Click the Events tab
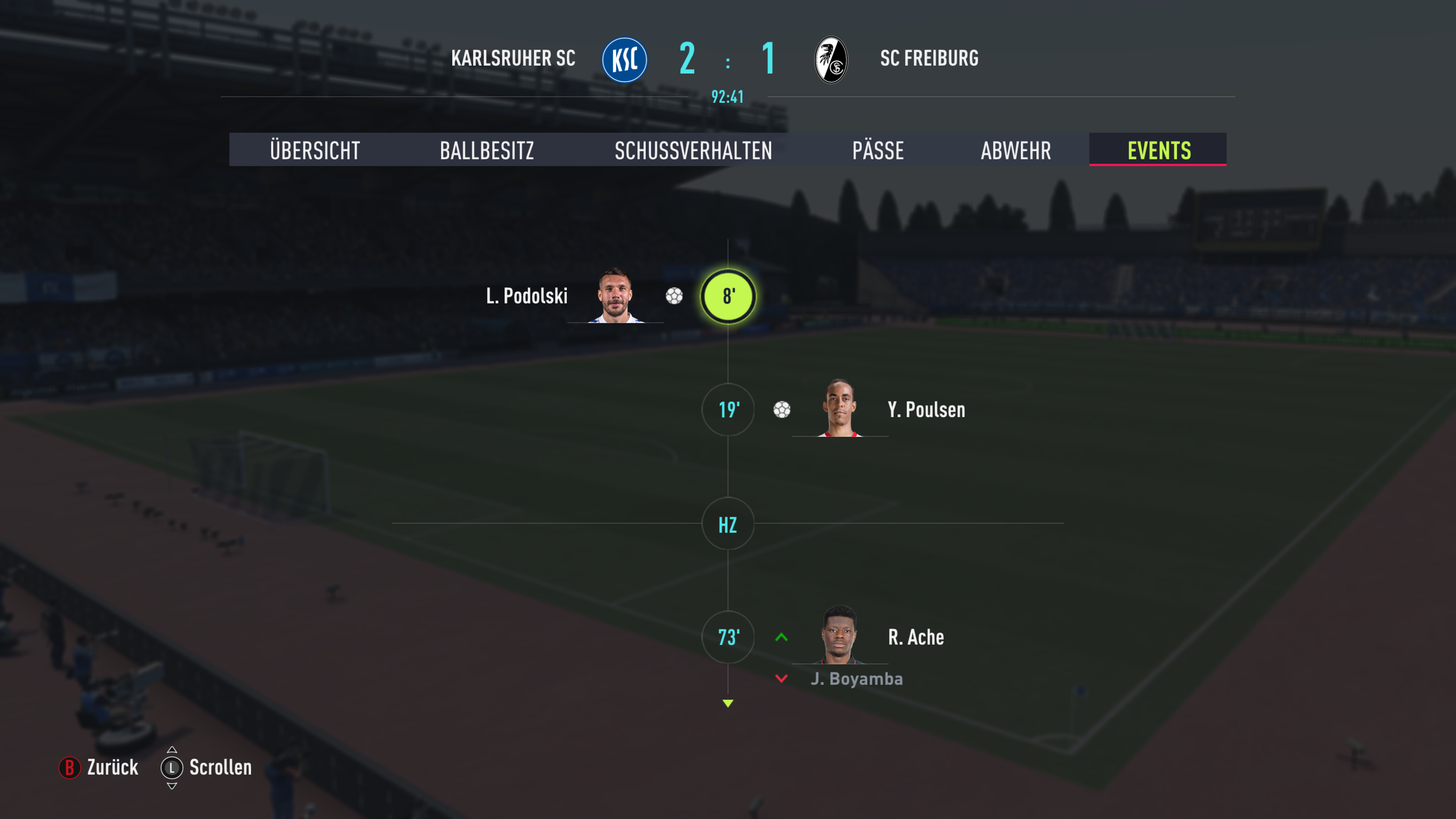1456x819 pixels. pos(1159,151)
